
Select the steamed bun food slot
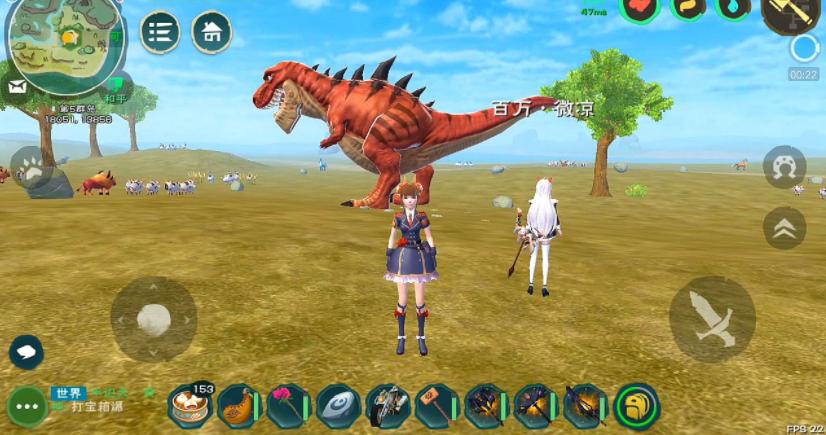click(x=188, y=406)
